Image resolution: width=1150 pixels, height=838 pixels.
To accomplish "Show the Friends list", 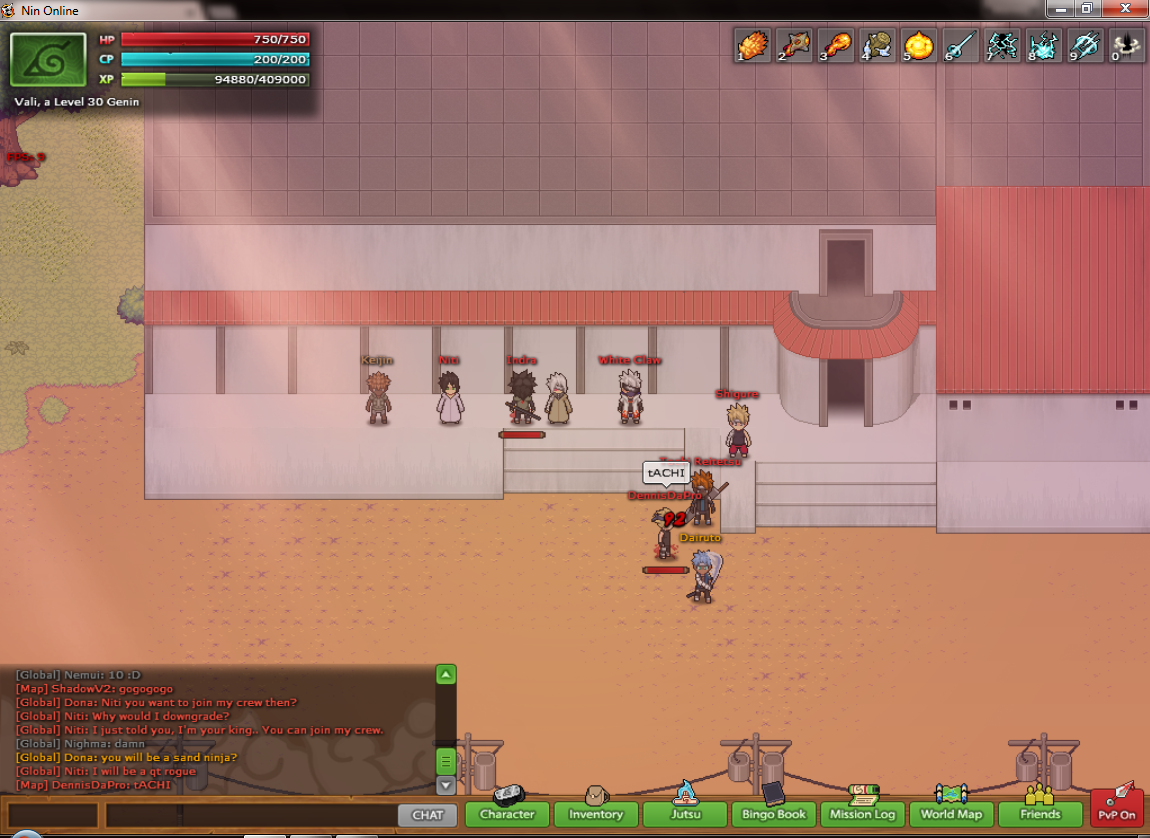I will (x=1040, y=814).
